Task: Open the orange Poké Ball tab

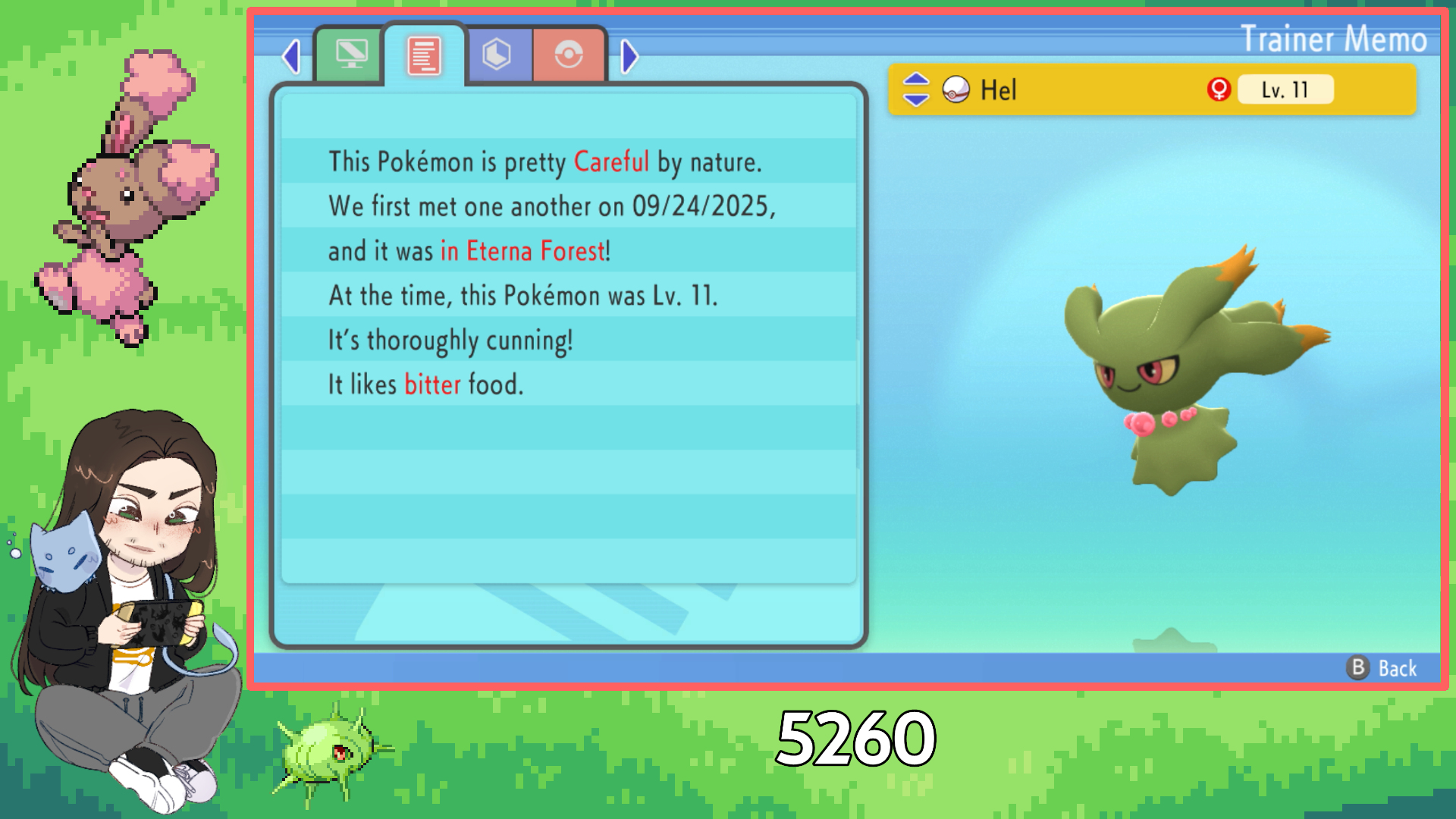Action: click(569, 55)
